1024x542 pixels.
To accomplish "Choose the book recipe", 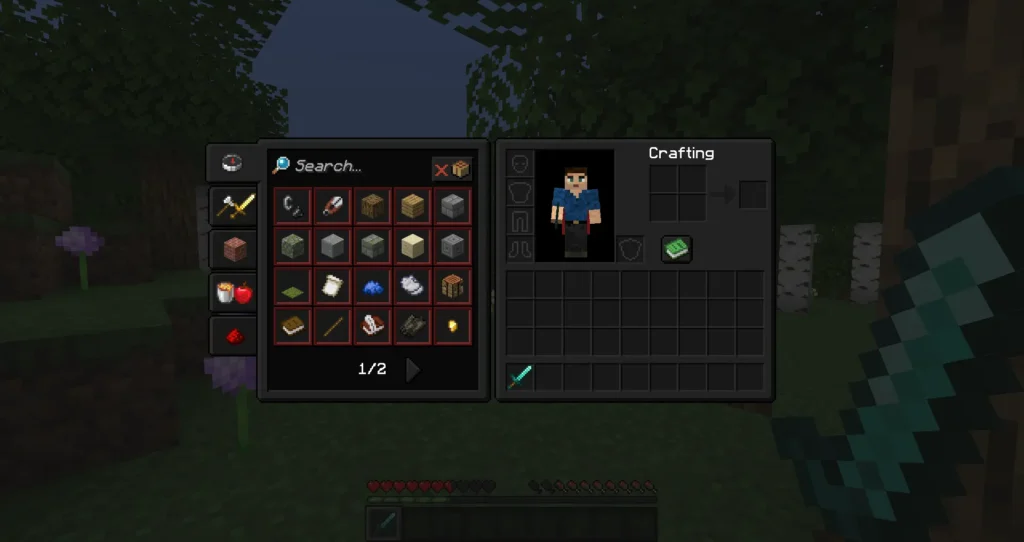I will [292, 326].
